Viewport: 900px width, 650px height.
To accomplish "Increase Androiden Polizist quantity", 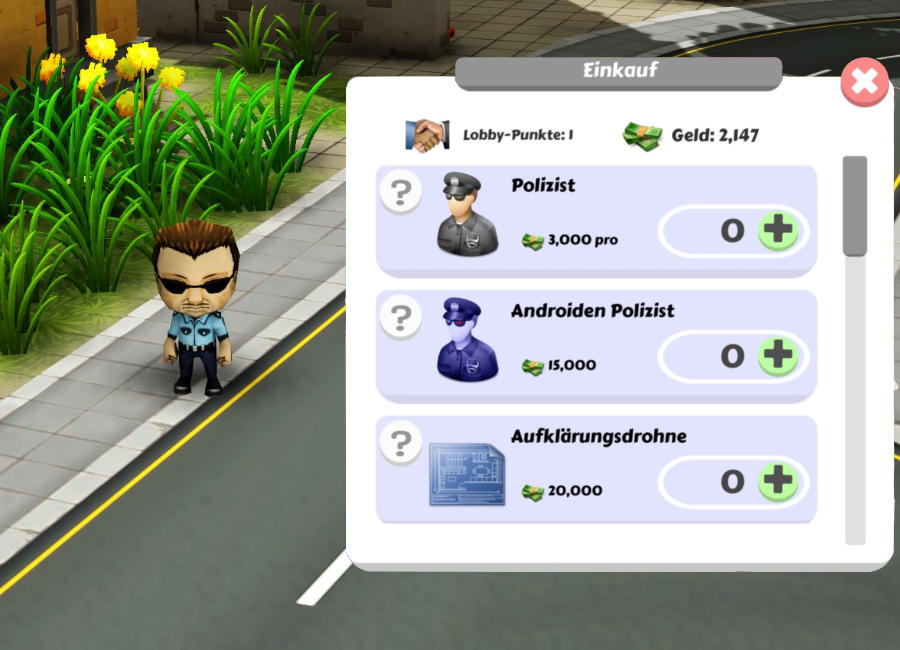I will click(x=778, y=356).
